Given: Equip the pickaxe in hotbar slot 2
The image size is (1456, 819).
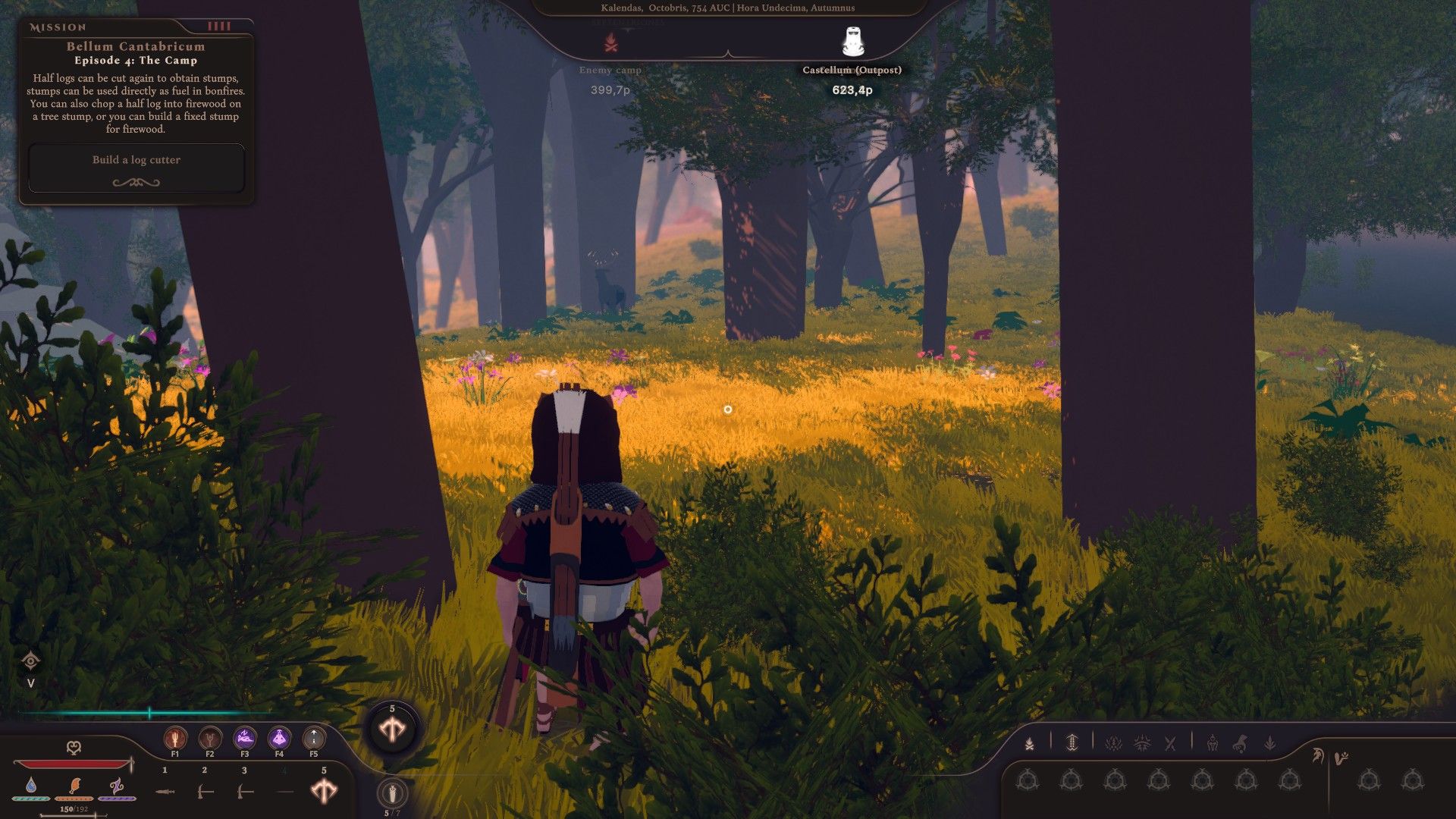Looking at the screenshot, I should pyautogui.click(x=205, y=792).
